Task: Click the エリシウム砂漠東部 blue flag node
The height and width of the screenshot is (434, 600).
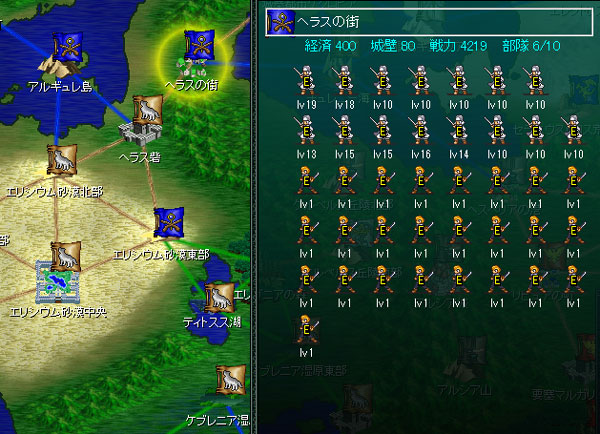Action: [x=168, y=224]
